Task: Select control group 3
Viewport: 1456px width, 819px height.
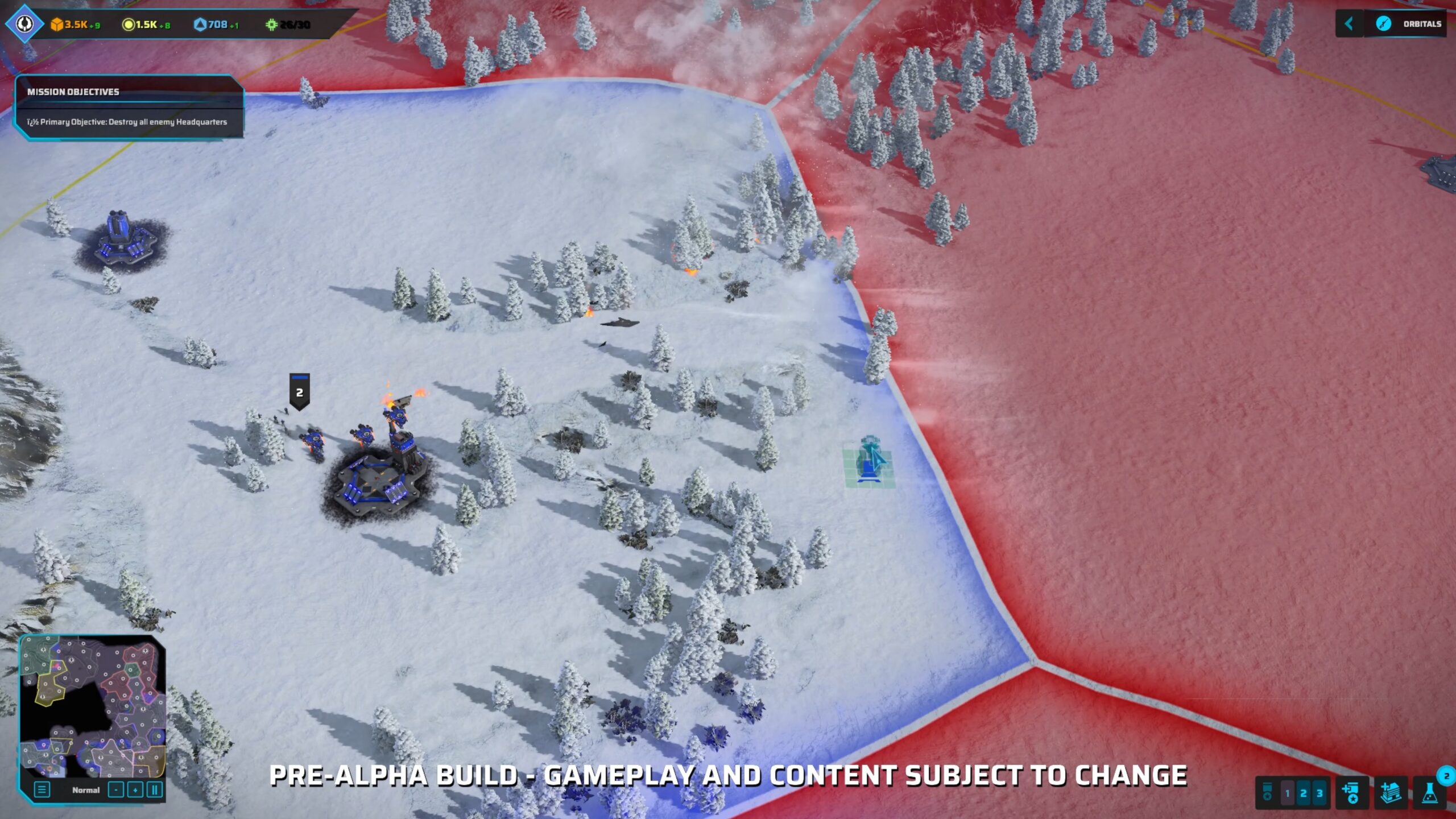Action: (x=1319, y=793)
